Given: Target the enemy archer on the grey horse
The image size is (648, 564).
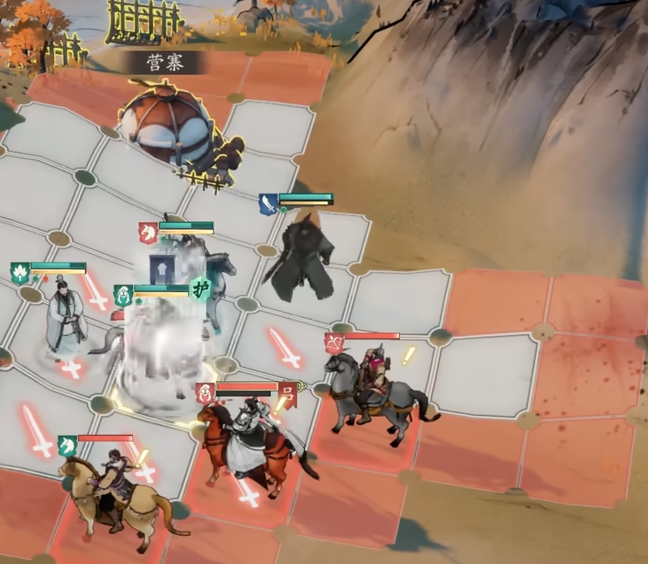Looking at the screenshot, I should click(375, 384).
